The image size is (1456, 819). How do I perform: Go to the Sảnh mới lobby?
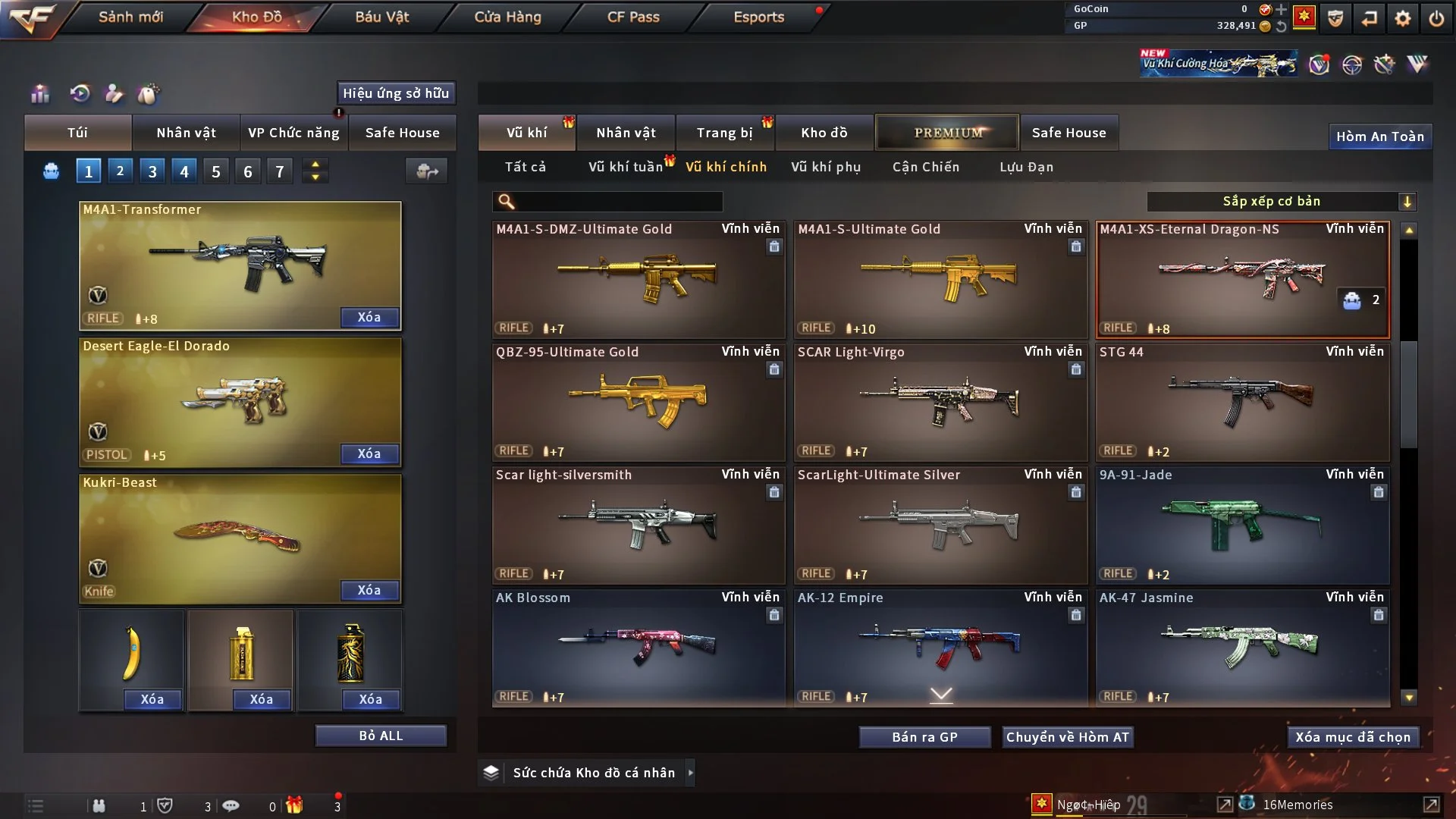(x=130, y=17)
